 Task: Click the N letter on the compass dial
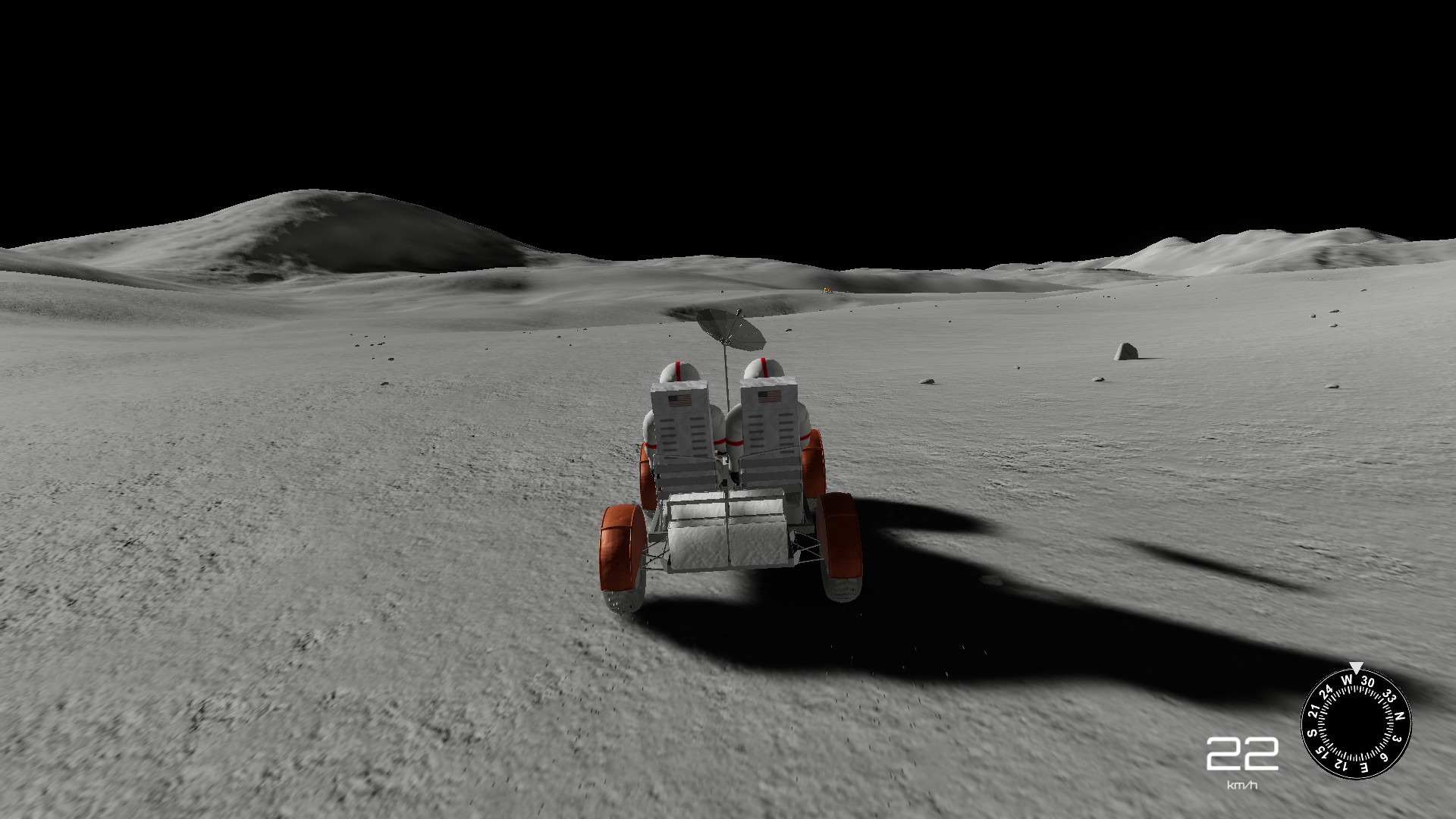point(1399,716)
